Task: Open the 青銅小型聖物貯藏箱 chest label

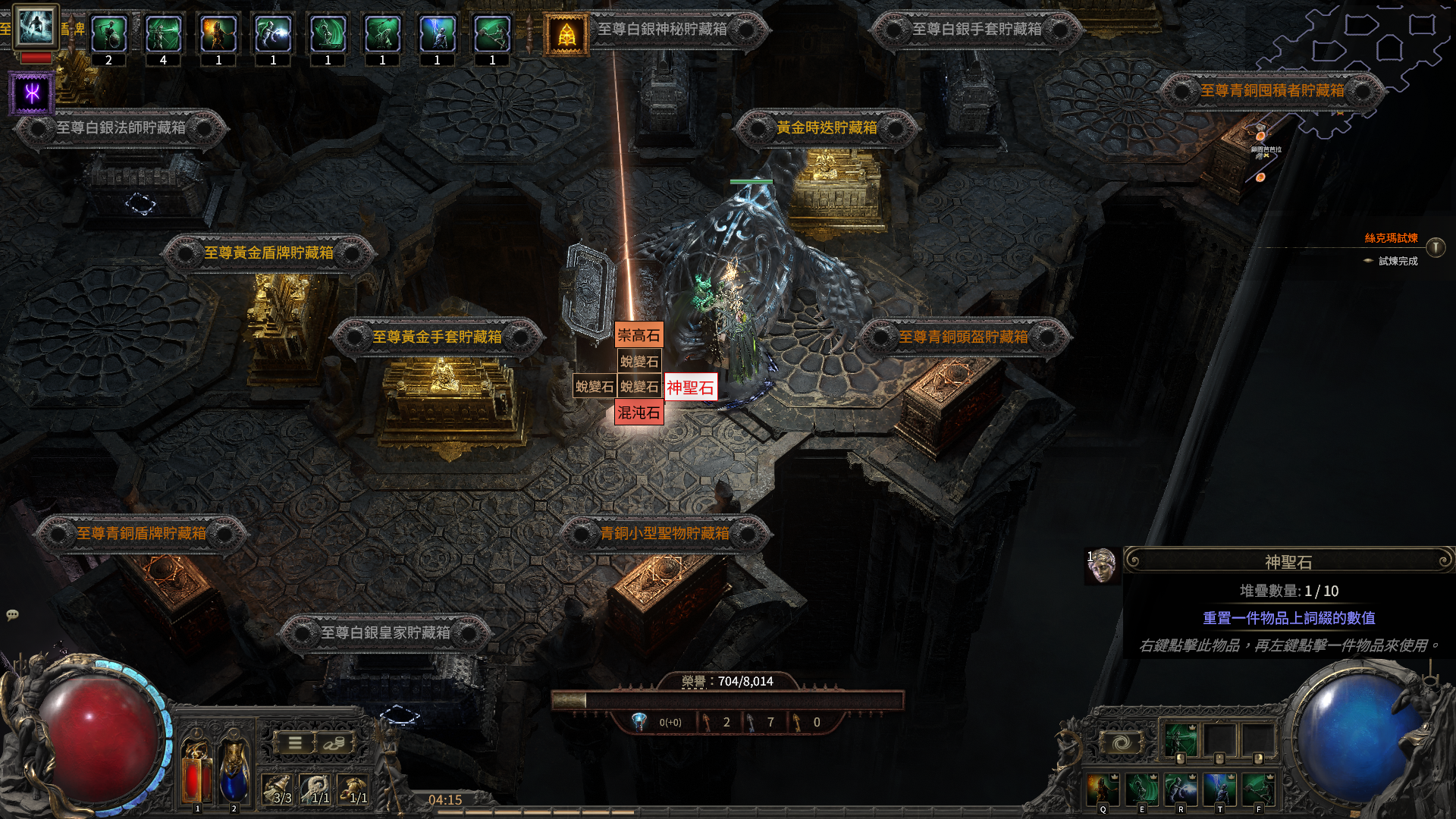Action: pos(664,534)
